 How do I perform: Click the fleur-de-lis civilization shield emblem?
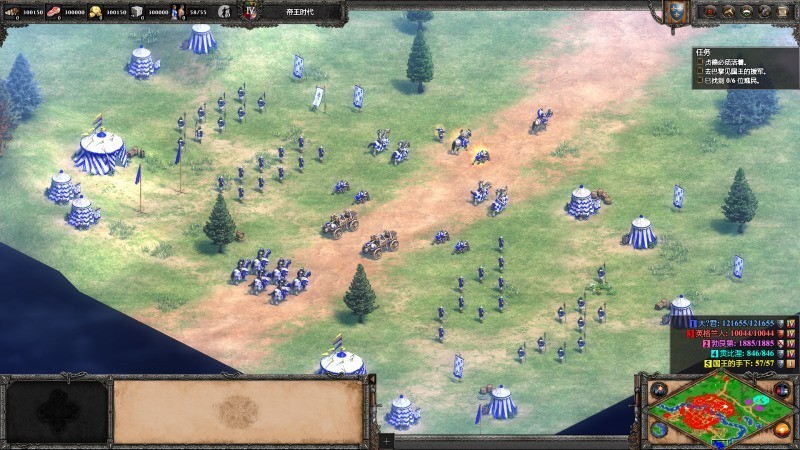[x=677, y=12]
